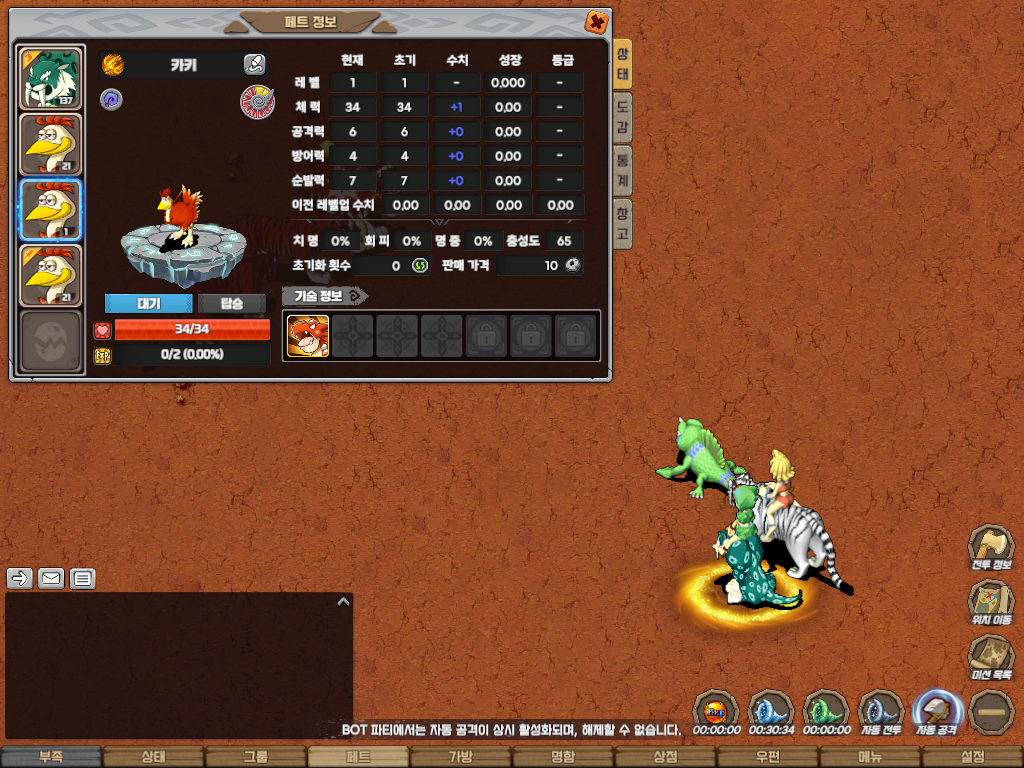Open the 미션 목록 mission list scroll

click(990, 656)
